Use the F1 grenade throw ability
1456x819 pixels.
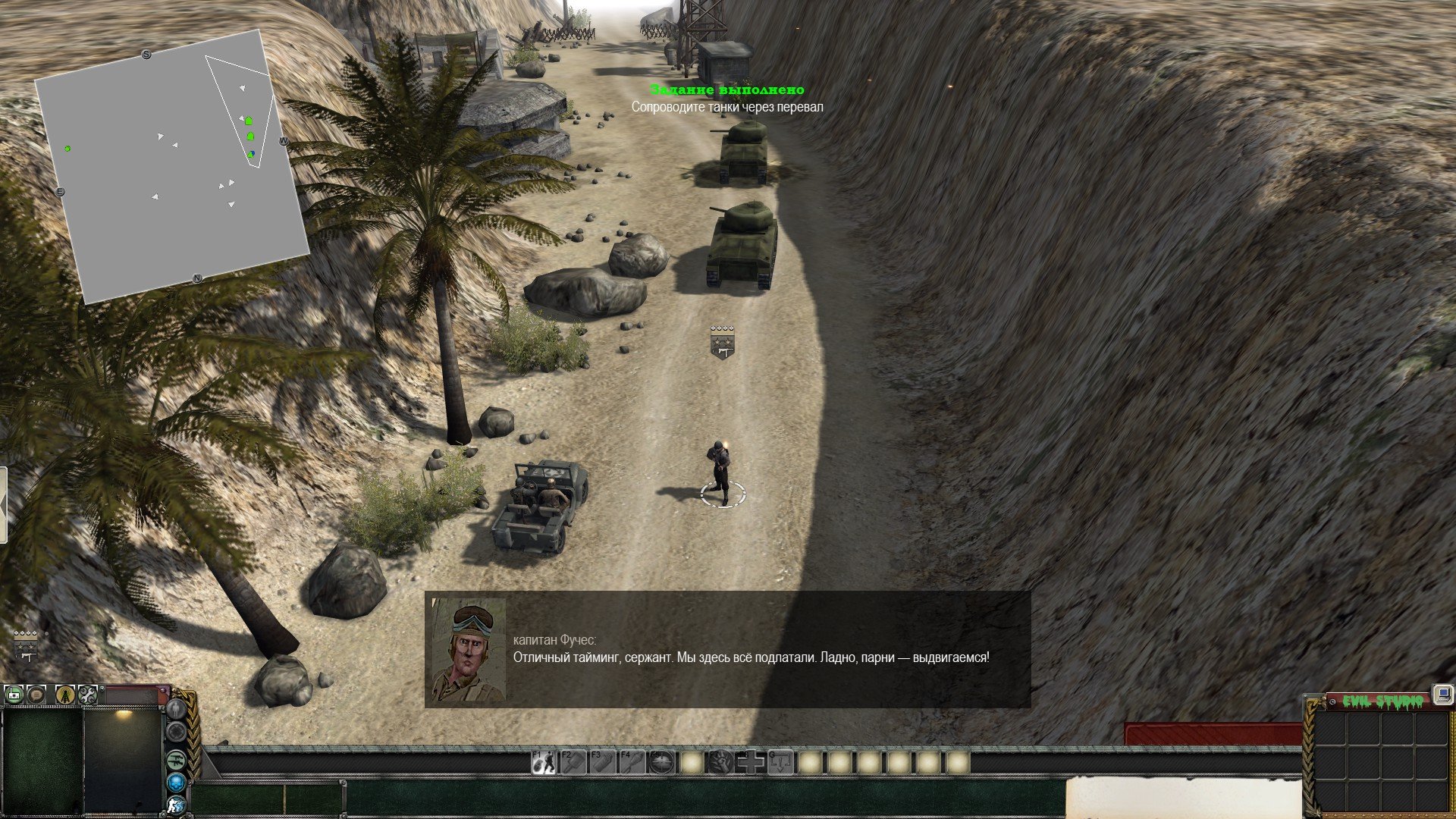pyautogui.click(x=543, y=762)
